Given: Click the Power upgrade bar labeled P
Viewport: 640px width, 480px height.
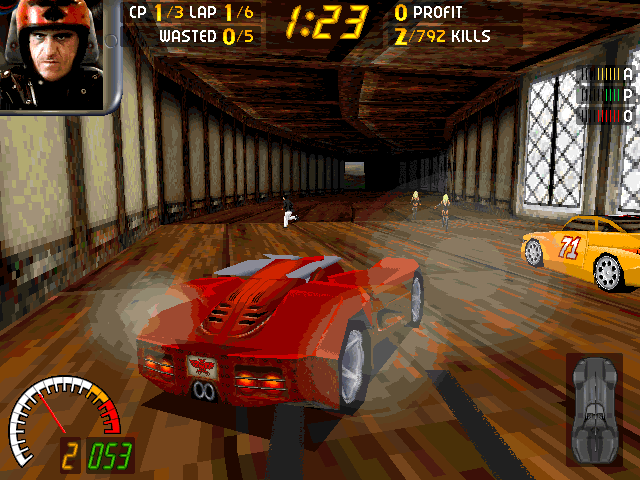Looking at the screenshot, I should [x=609, y=95].
